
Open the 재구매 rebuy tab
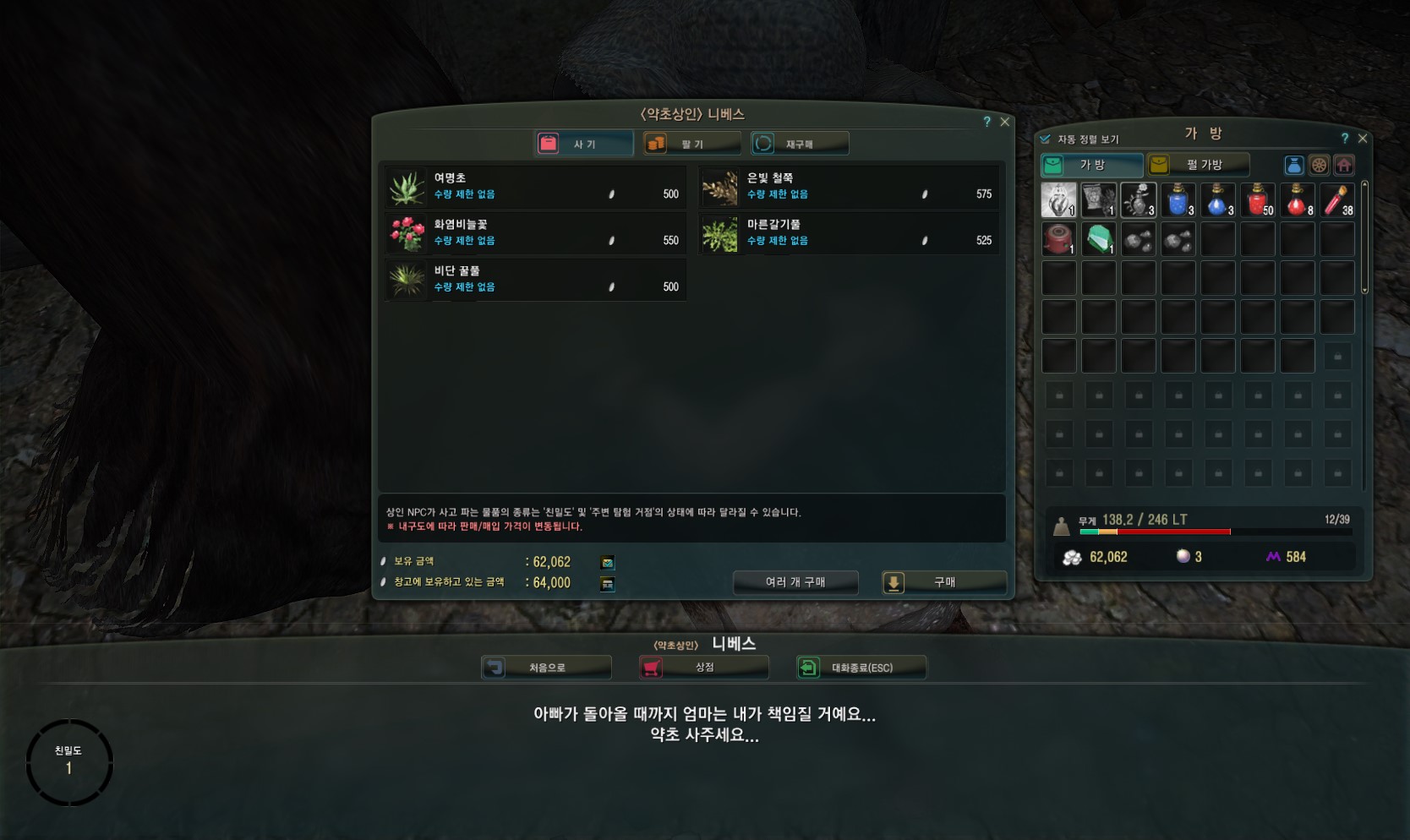tap(799, 143)
